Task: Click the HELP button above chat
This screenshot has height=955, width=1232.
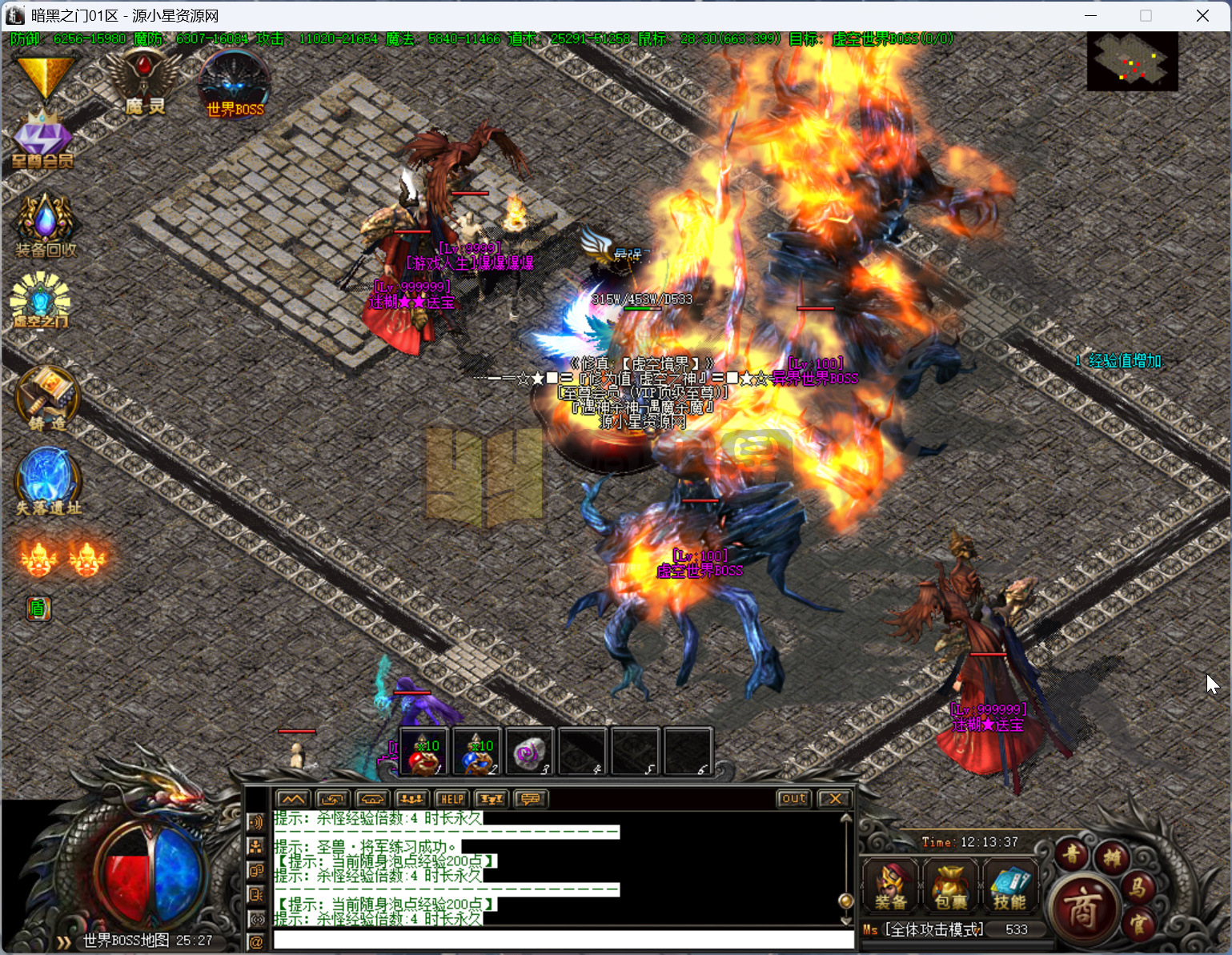Action: pyautogui.click(x=451, y=799)
